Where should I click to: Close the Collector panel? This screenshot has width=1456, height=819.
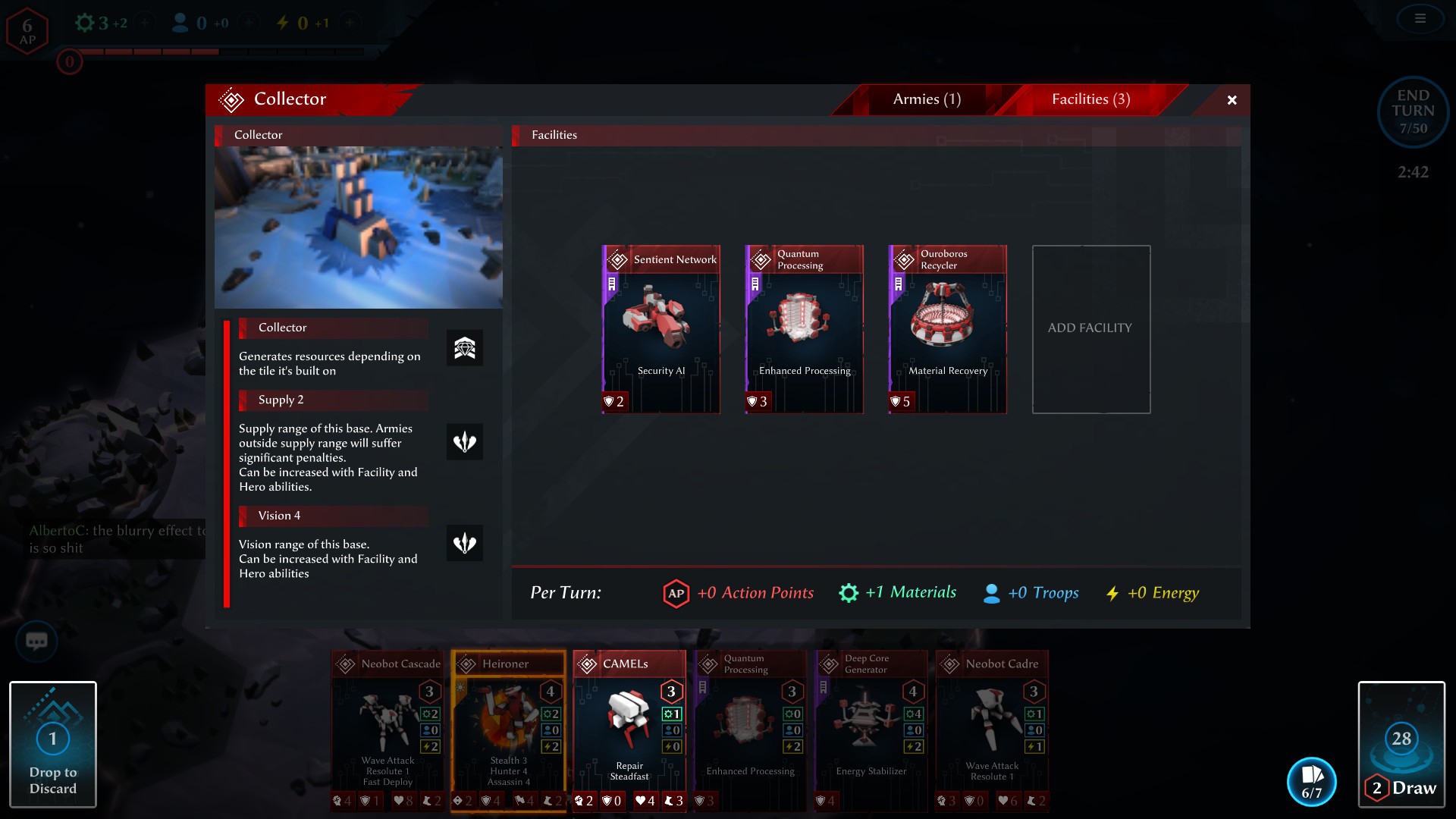[1232, 100]
